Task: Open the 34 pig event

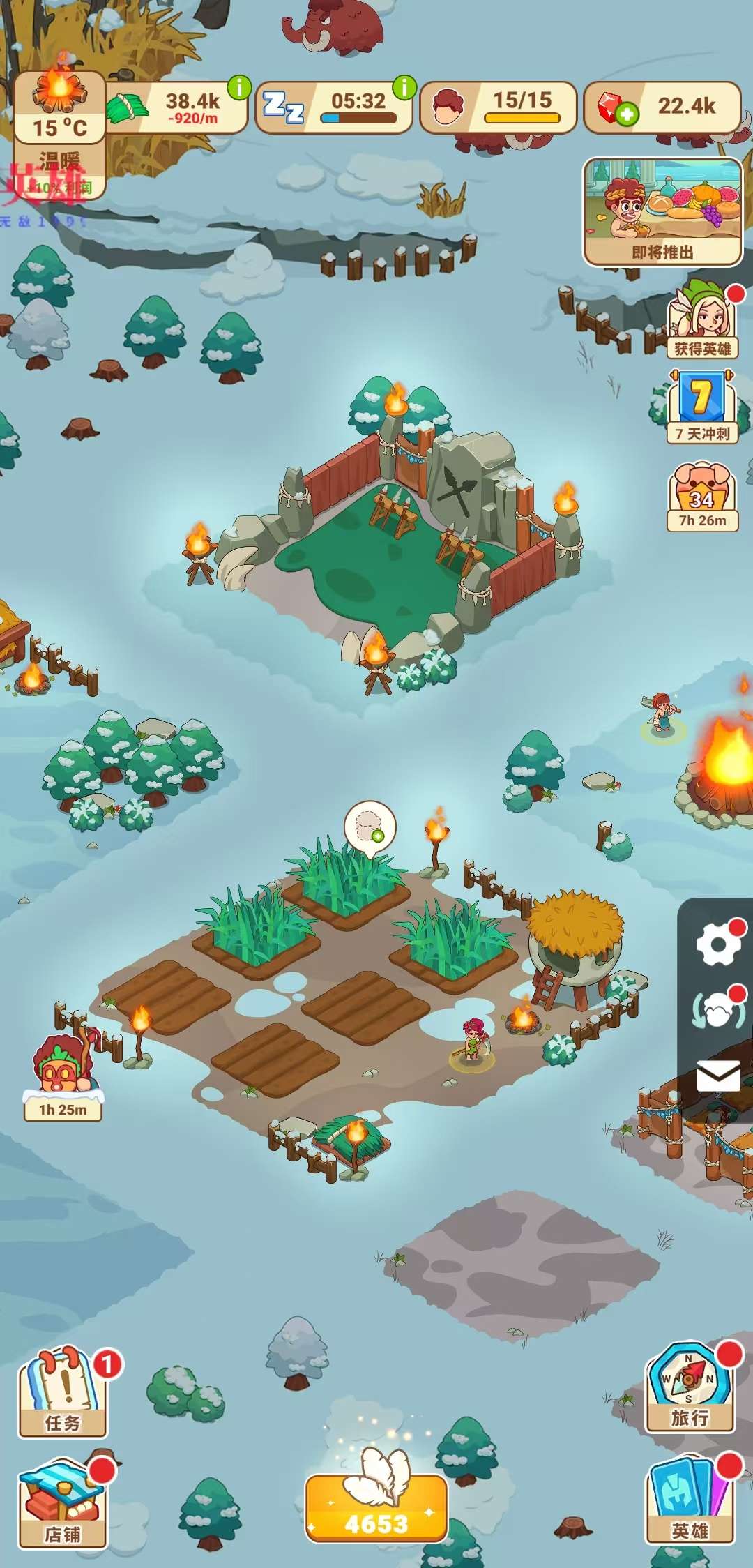Action: [702, 497]
